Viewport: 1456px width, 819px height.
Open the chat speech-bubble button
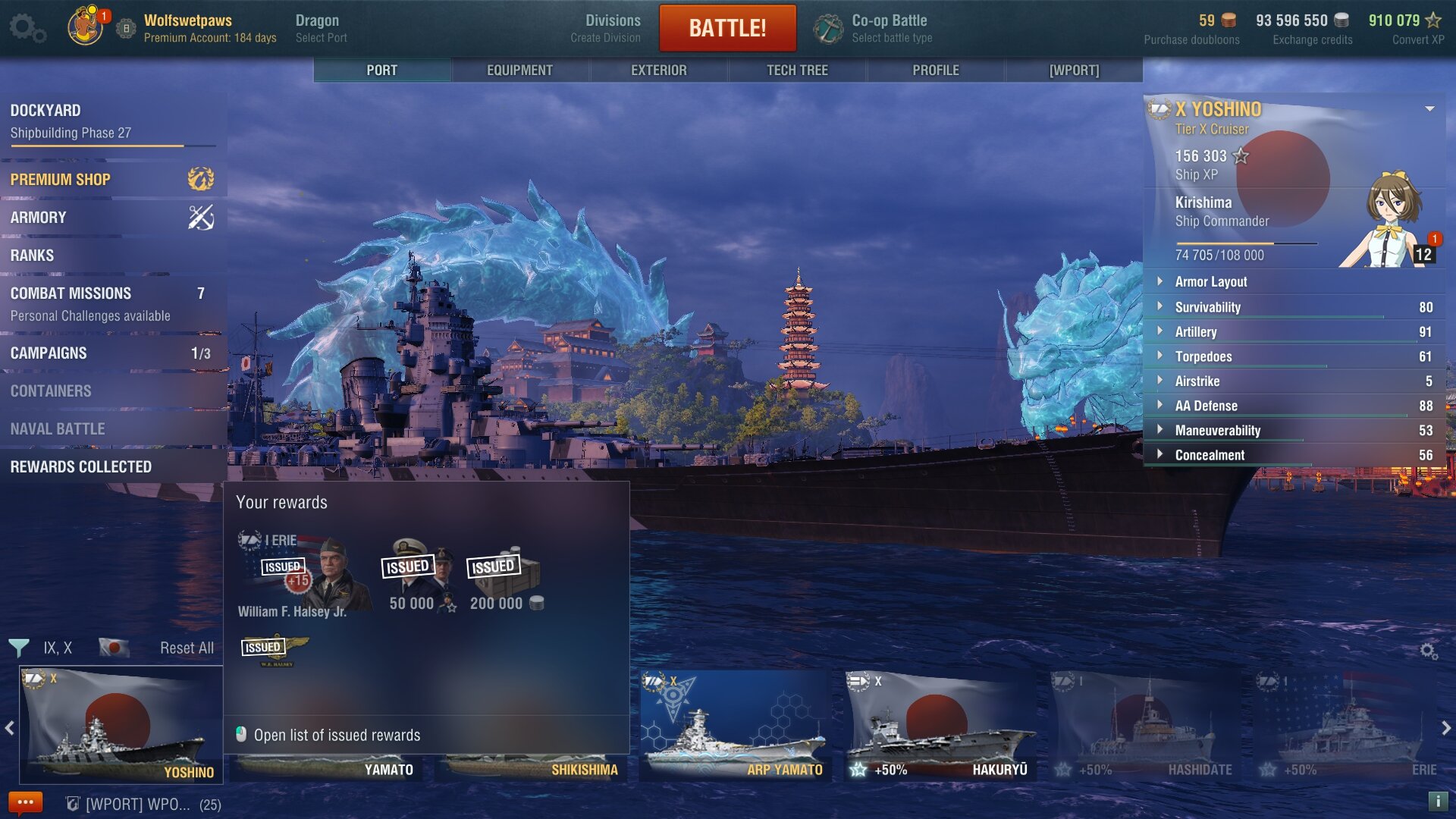(x=25, y=802)
